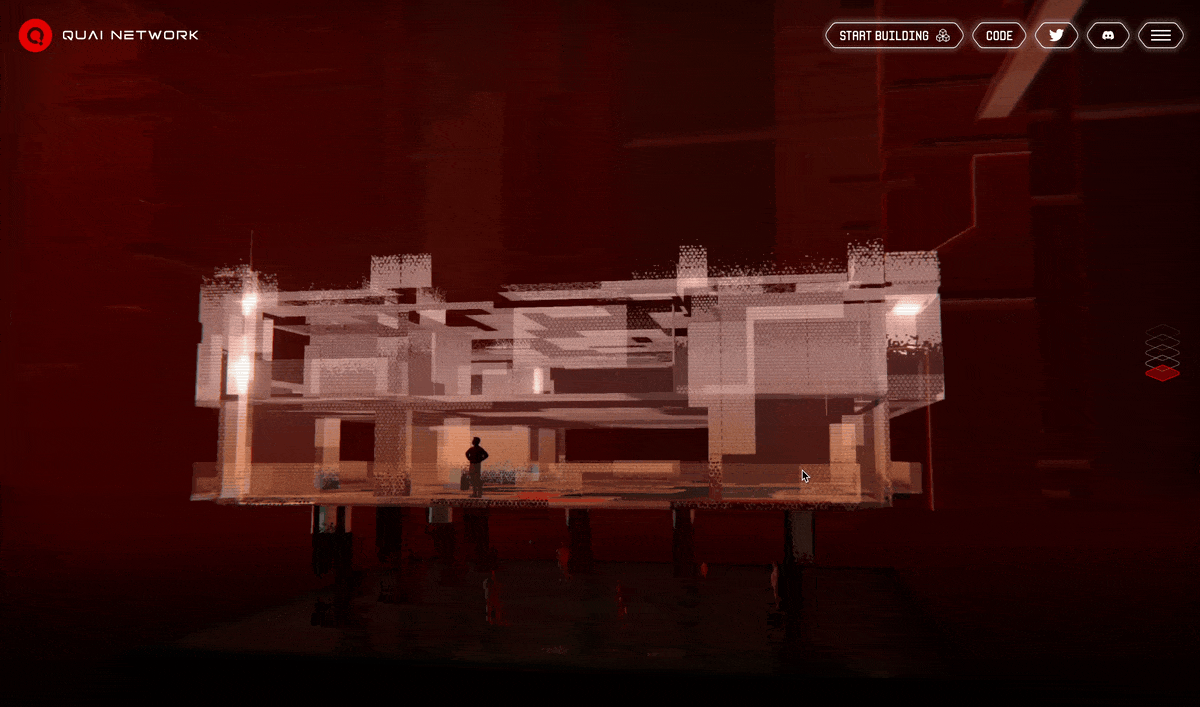
Task: Select the highlighted red layer in the level indicator
Action: [1162, 373]
